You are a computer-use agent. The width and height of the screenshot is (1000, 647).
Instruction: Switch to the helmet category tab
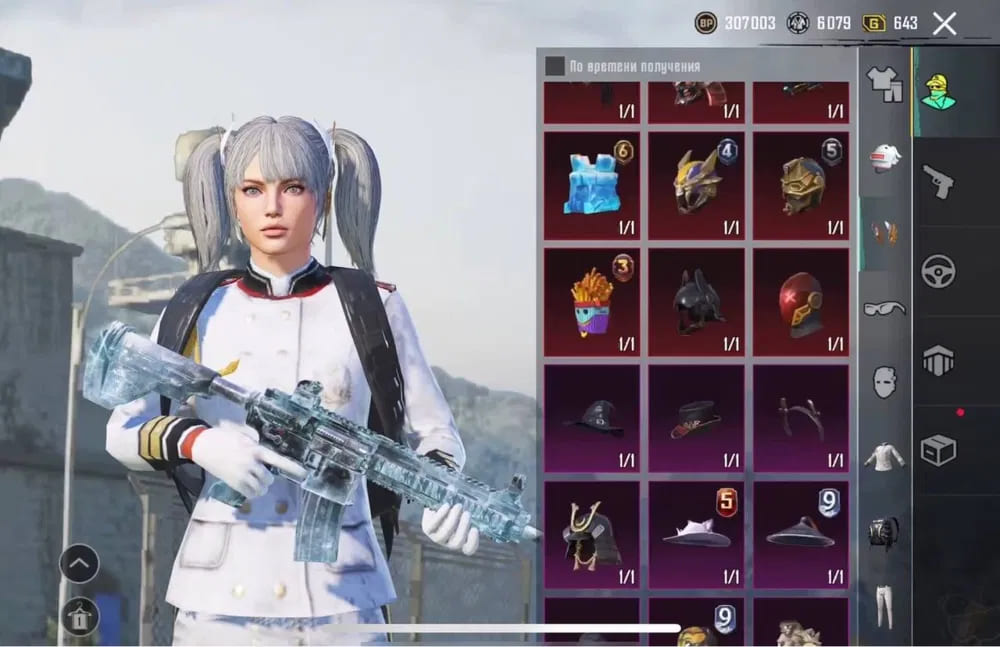(884, 158)
